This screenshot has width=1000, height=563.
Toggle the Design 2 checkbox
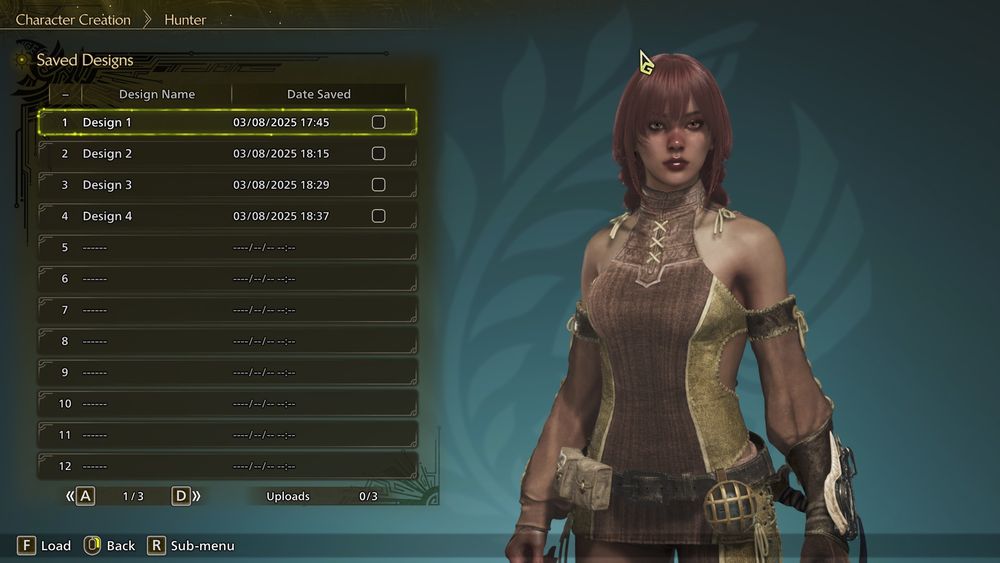(x=378, y=154)
